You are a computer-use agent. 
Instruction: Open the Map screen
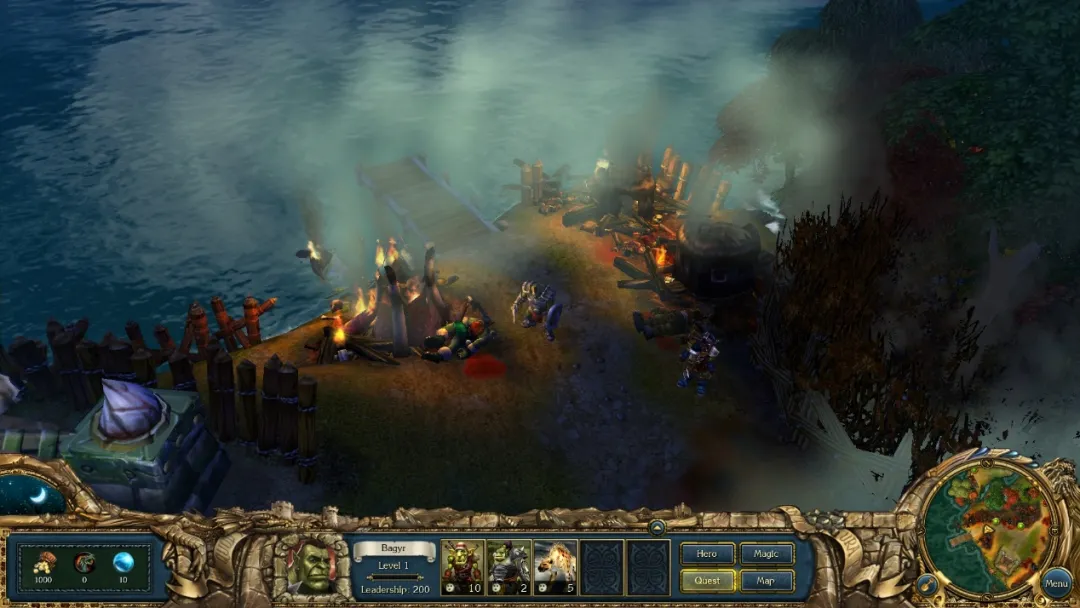pos(767,580)
